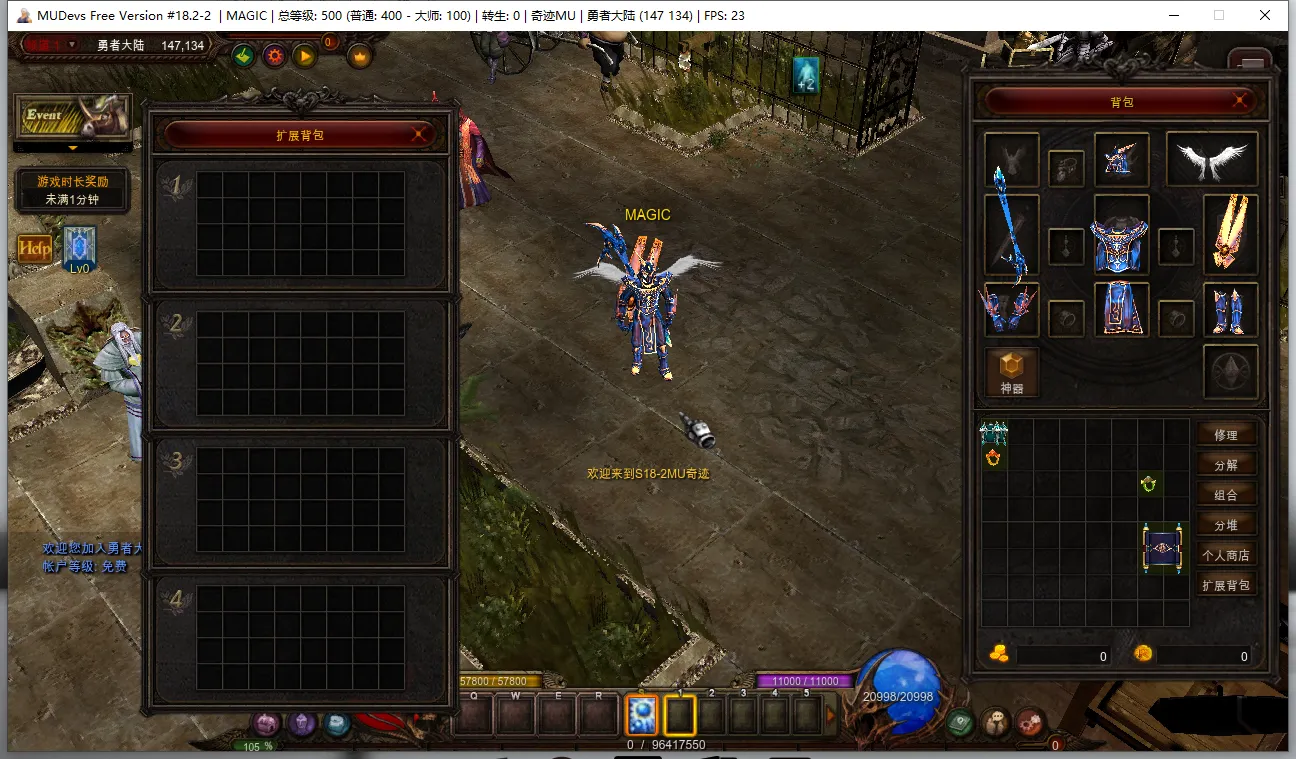1296x759 pixels.
Task: Activate the blue orb skill in the hotbar
Action: point(641,715)
